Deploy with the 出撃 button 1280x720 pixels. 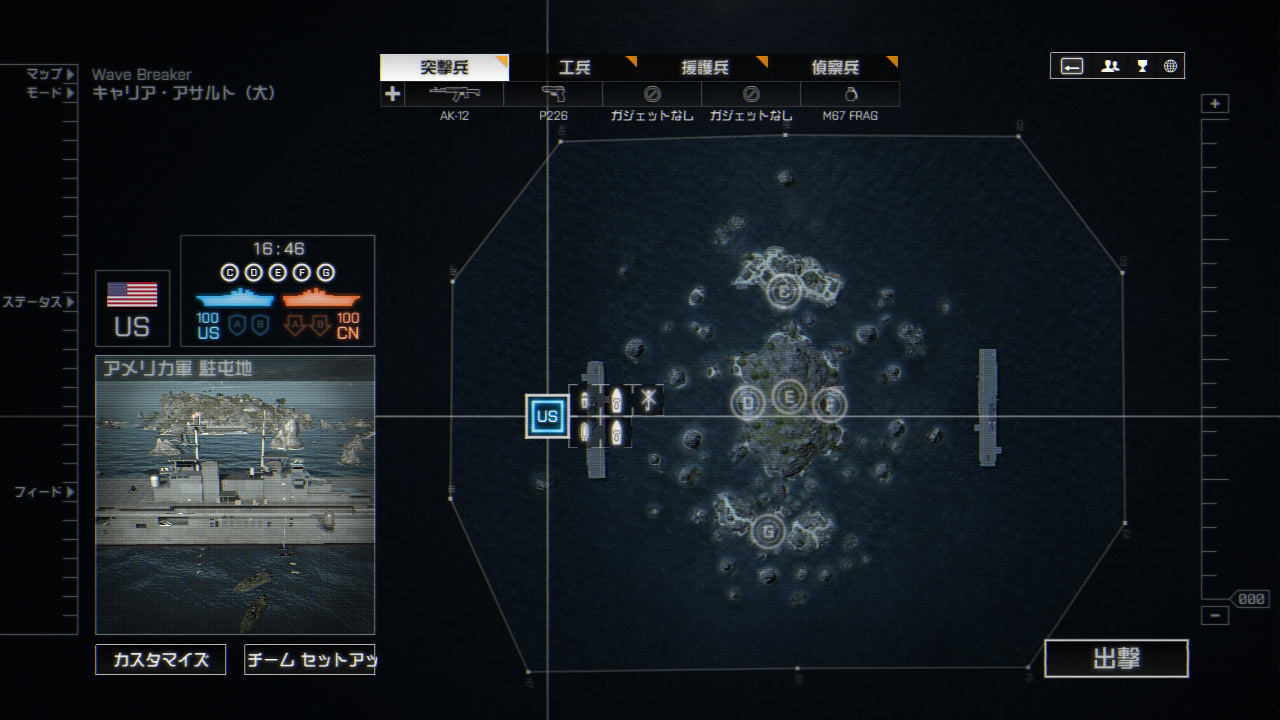click(x=1116, y=659)
